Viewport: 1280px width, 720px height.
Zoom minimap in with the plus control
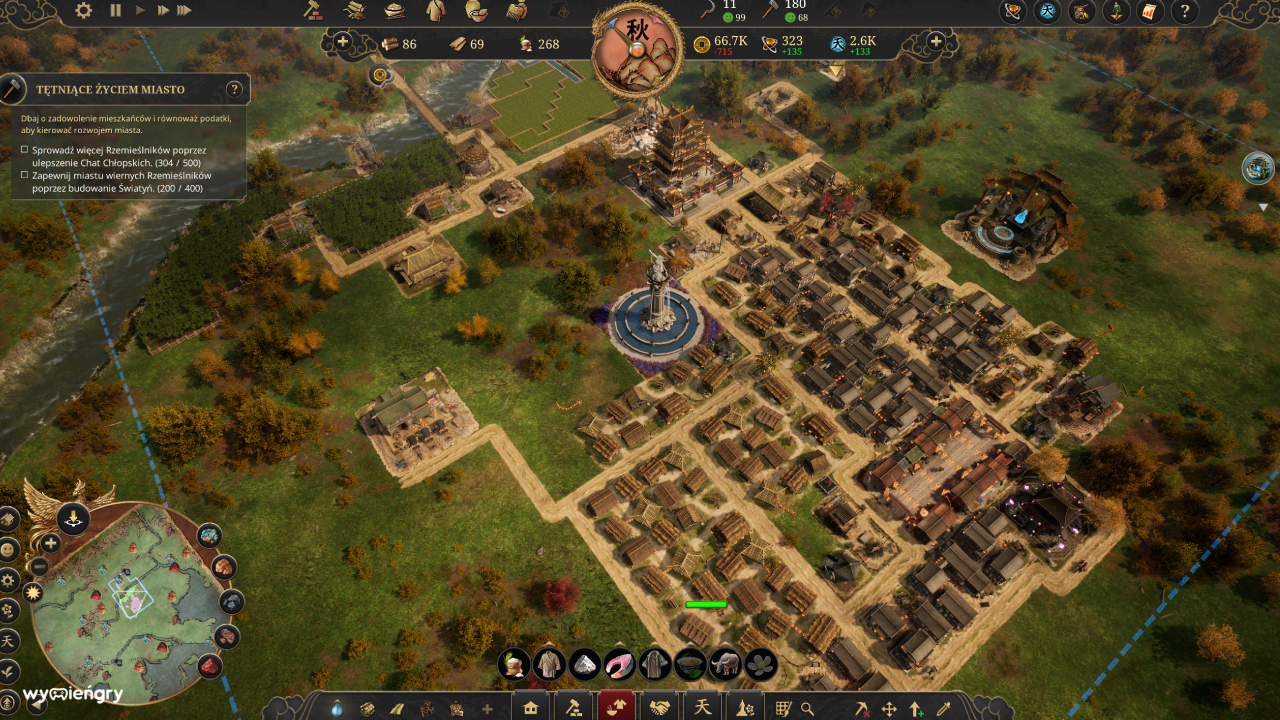tap(50, 542)
